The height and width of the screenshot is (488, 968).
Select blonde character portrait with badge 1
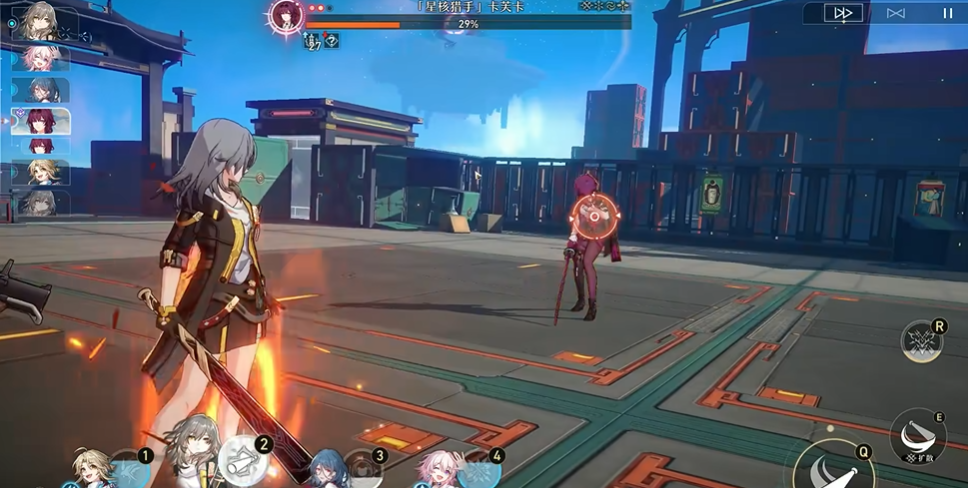95,469
